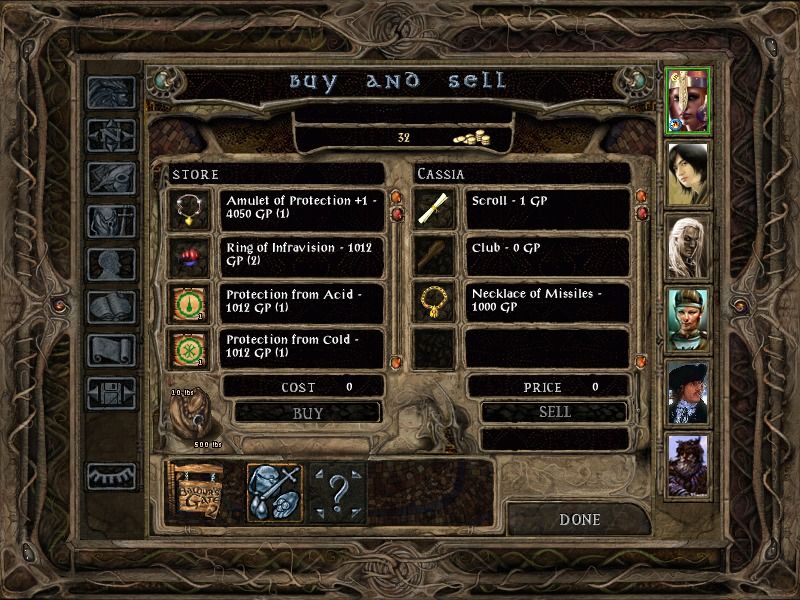Click the Buy button

tap(307, 411)
